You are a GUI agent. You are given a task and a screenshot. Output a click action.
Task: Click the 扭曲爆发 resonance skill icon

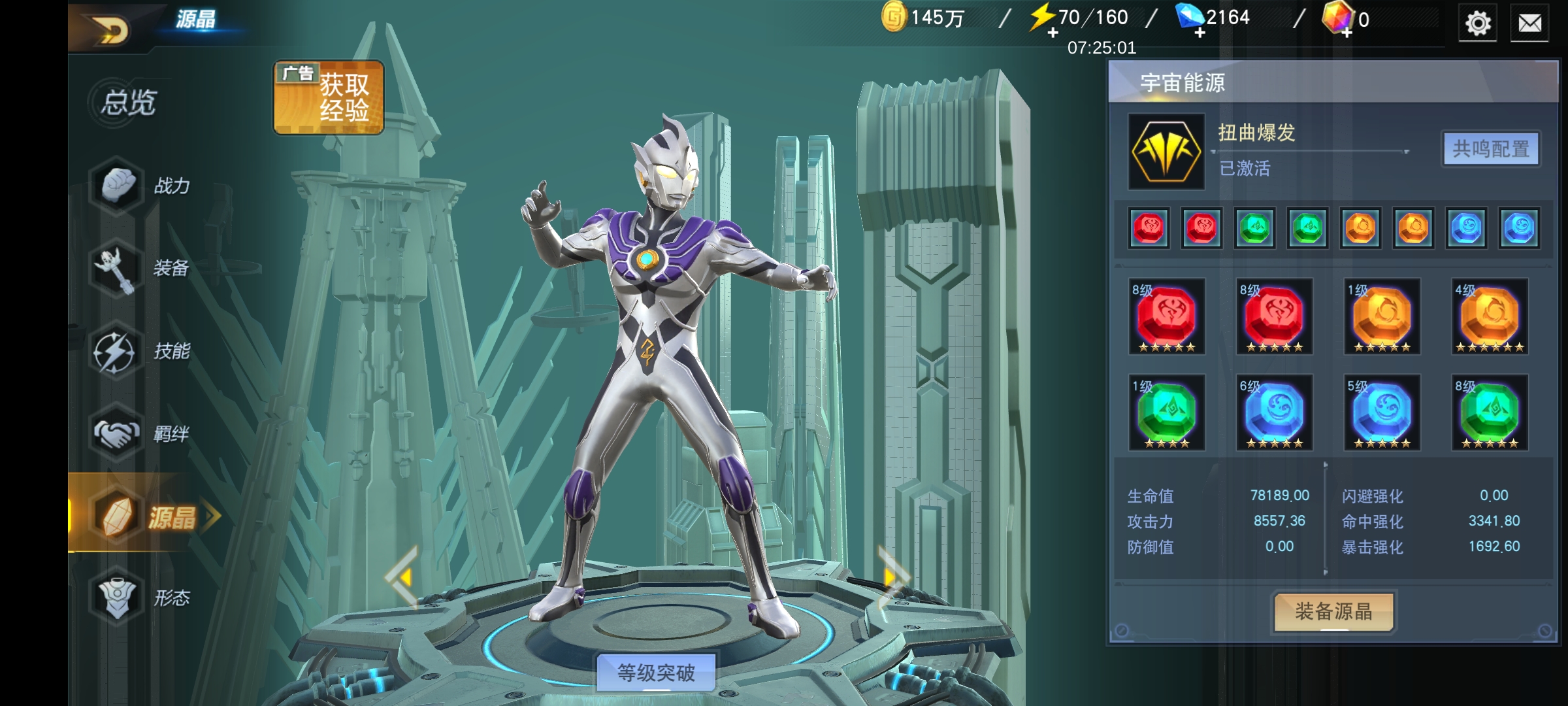(x=1166, y=152)
